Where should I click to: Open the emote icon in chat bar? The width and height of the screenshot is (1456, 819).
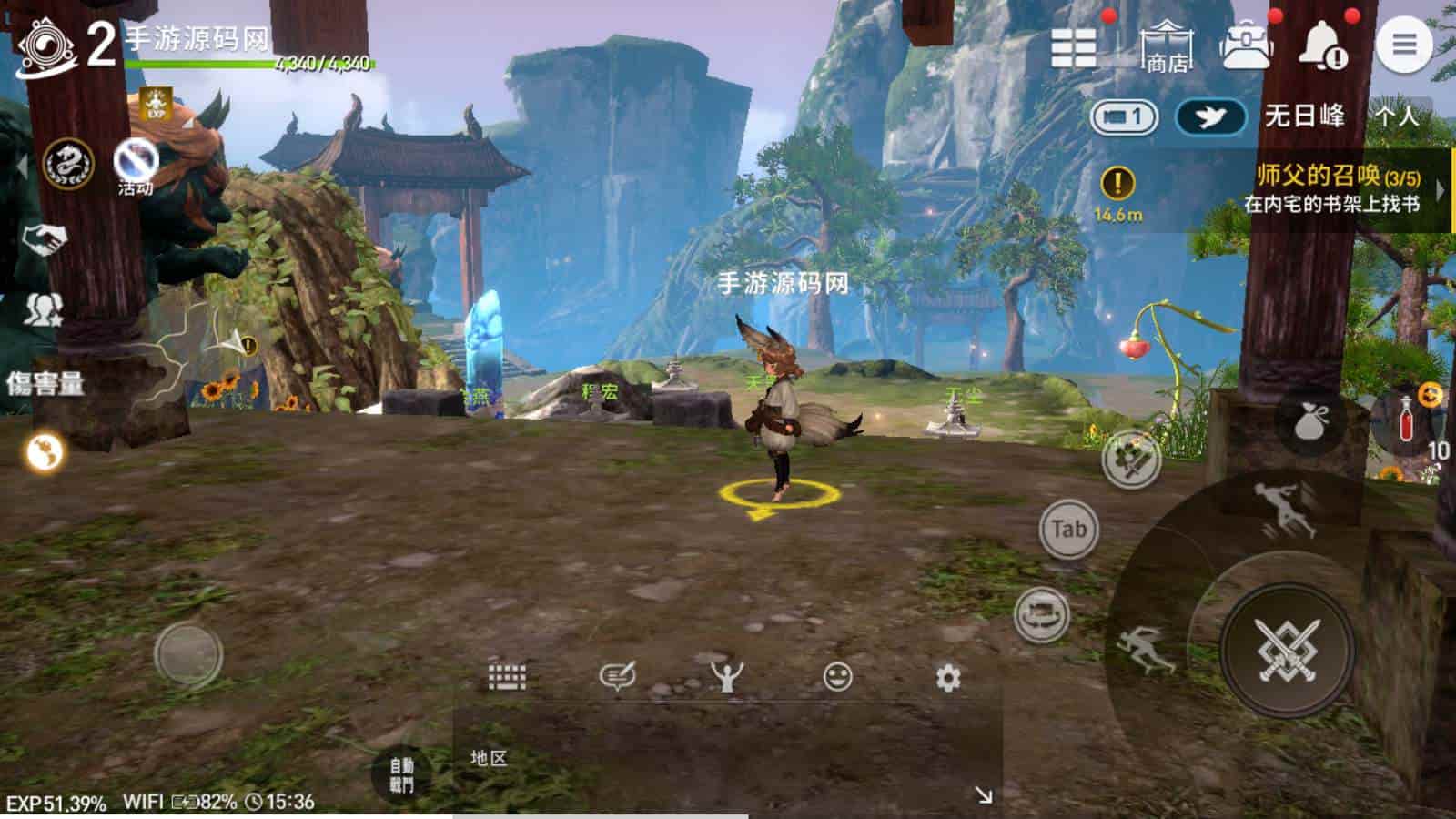(729, 674)
